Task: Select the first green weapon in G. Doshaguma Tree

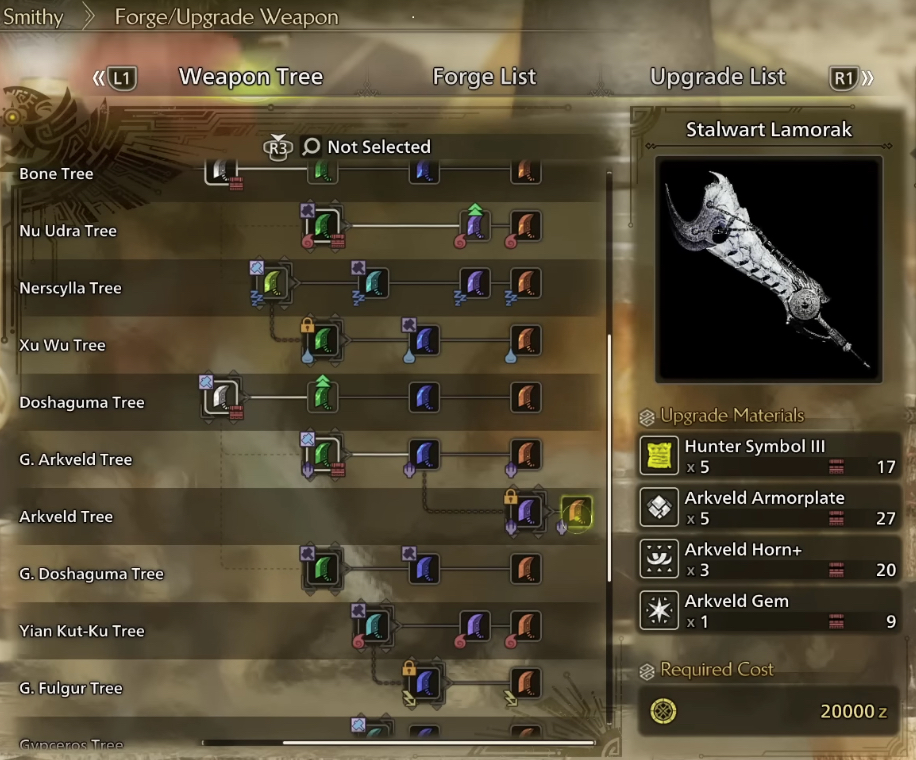Action: point(322,570)
